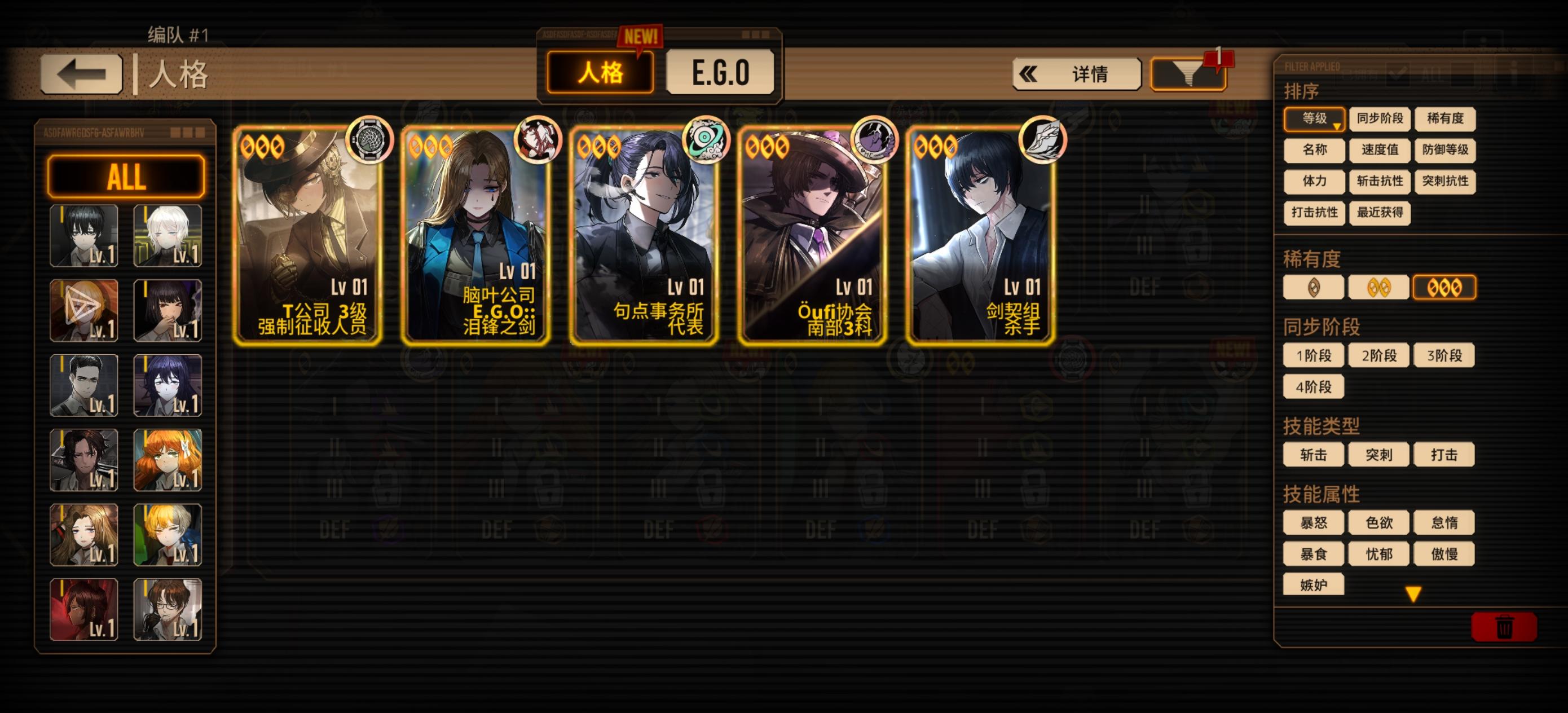Toggle the 斩击 skill type filter

[1313, 454]
